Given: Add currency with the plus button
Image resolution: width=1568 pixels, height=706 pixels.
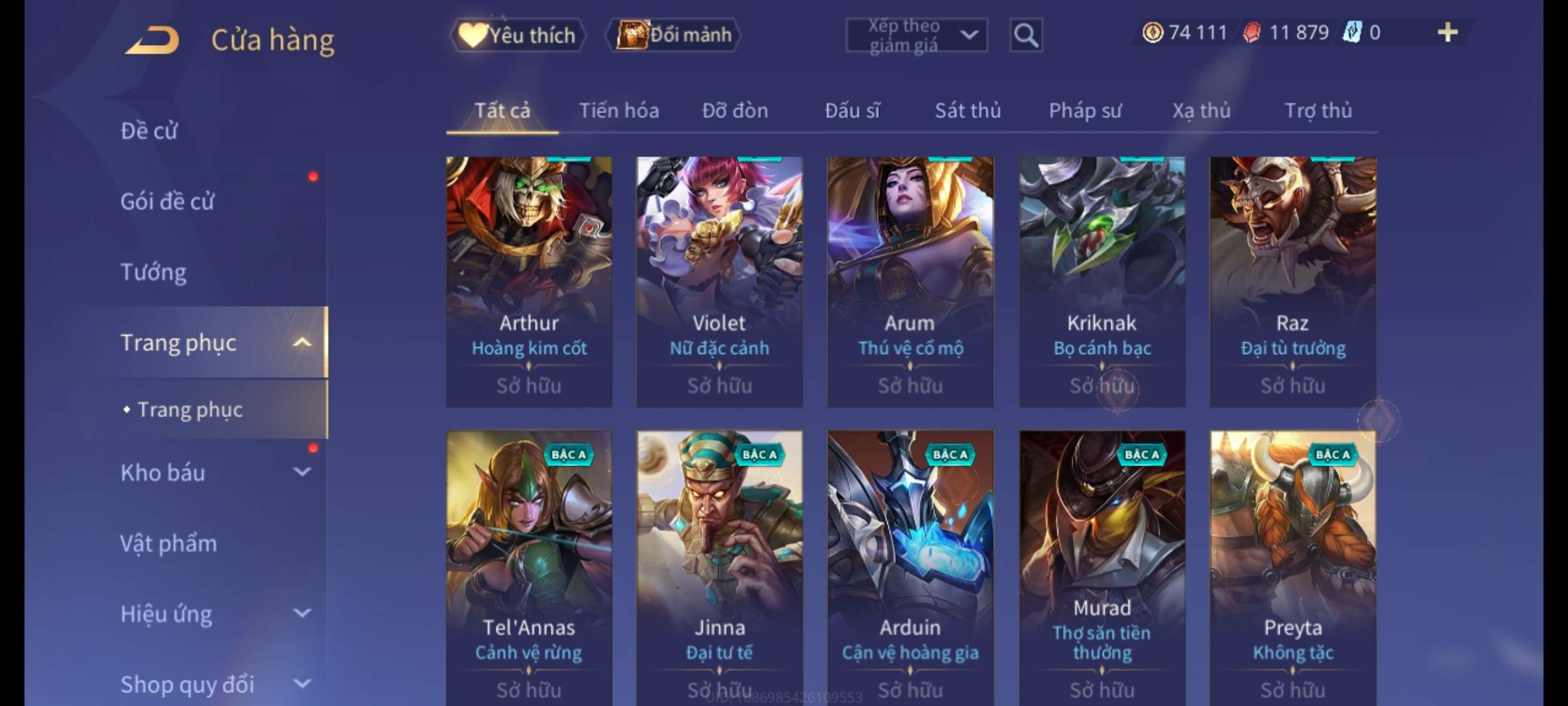Looking at the screenshot, I should (1447, 33).
